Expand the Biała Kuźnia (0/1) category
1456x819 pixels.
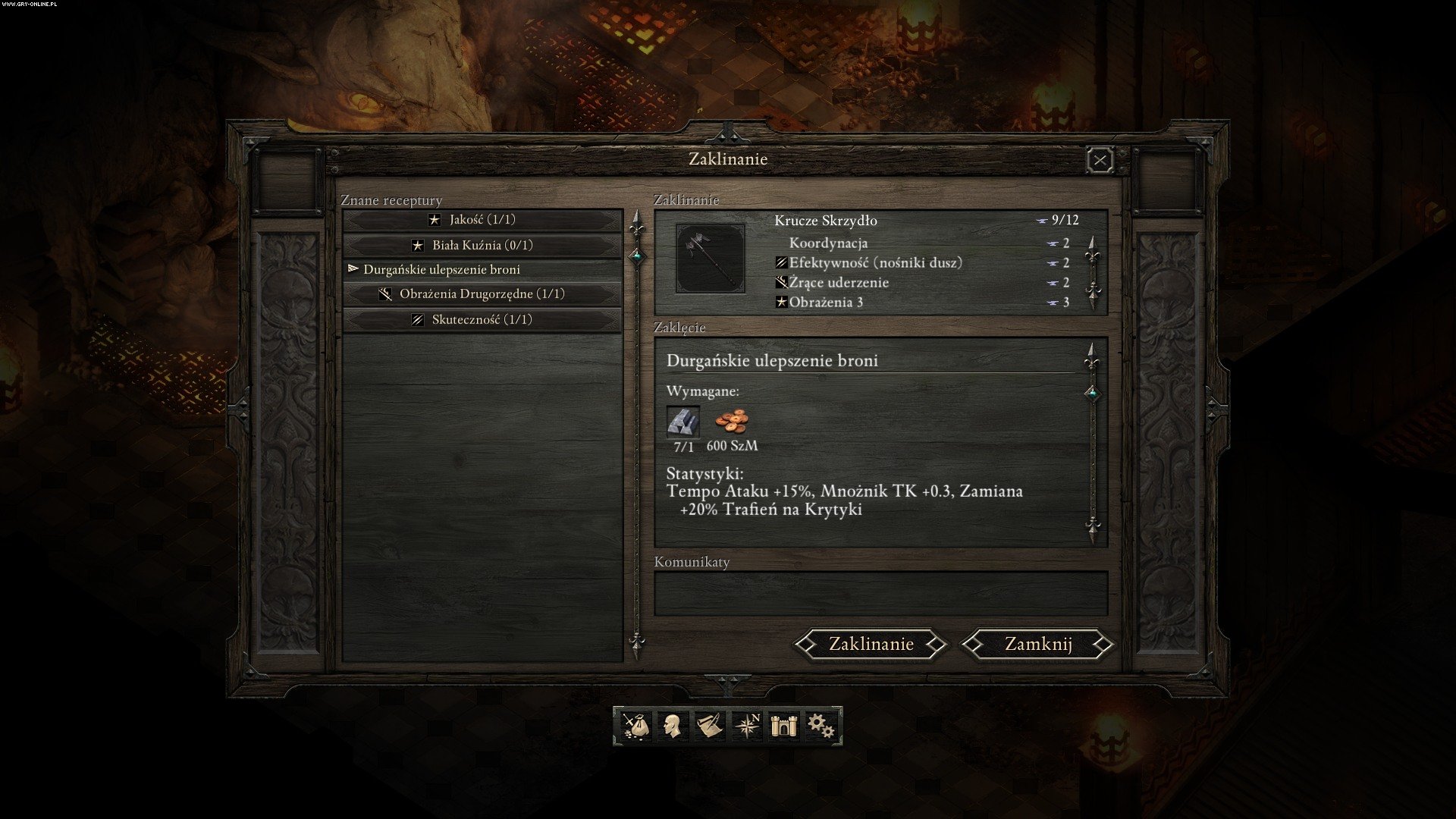(482, 246)
